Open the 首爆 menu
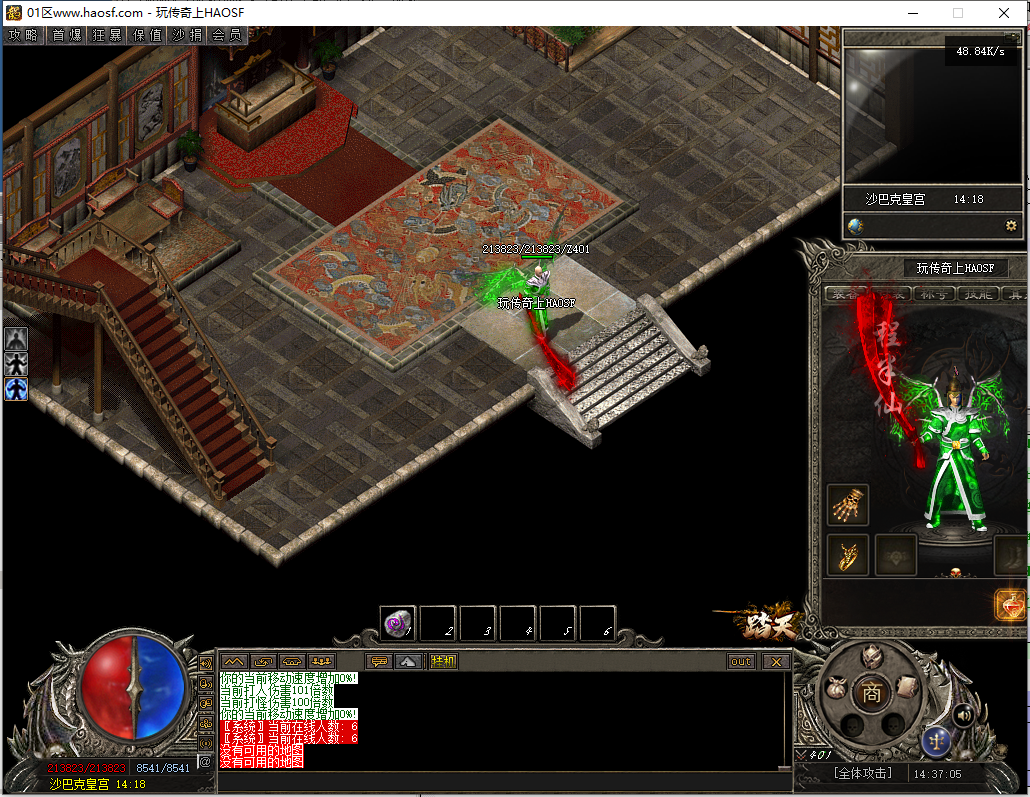 click(x=66, y=35)
